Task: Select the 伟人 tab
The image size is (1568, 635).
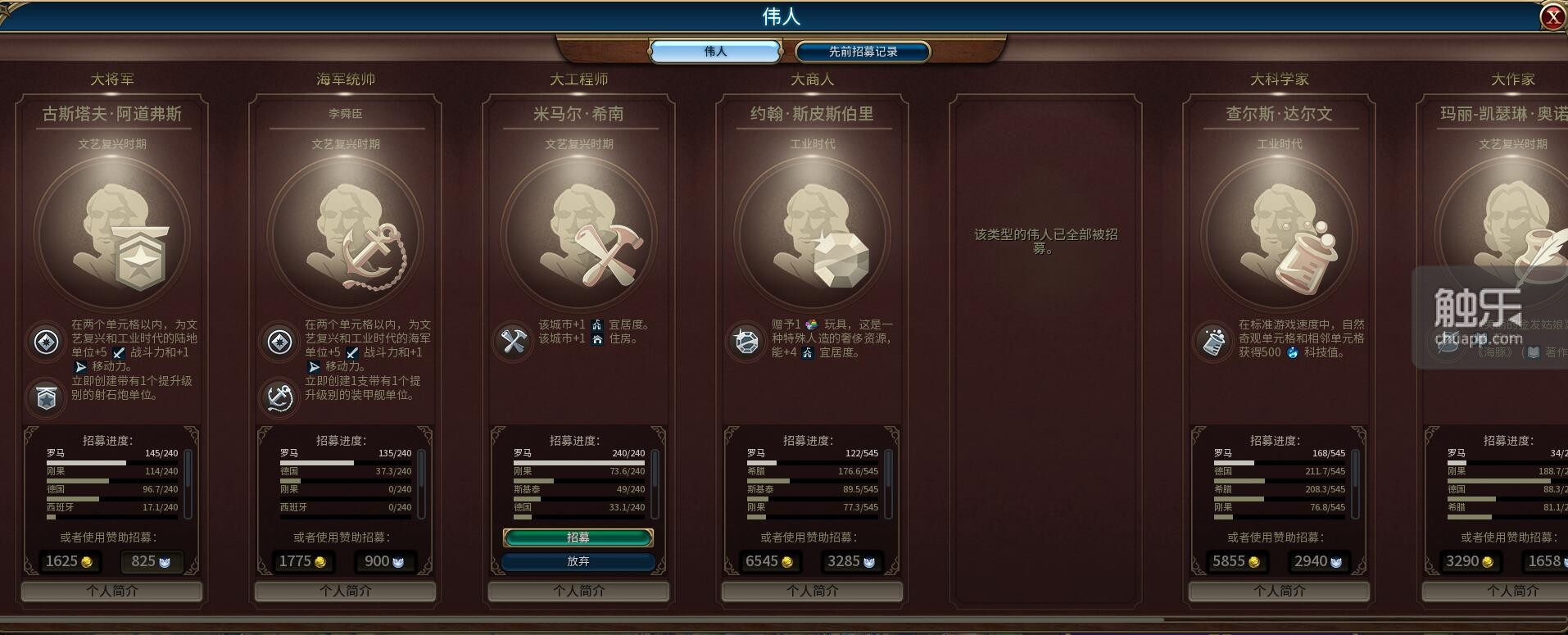Action: [x=714, y=51]
